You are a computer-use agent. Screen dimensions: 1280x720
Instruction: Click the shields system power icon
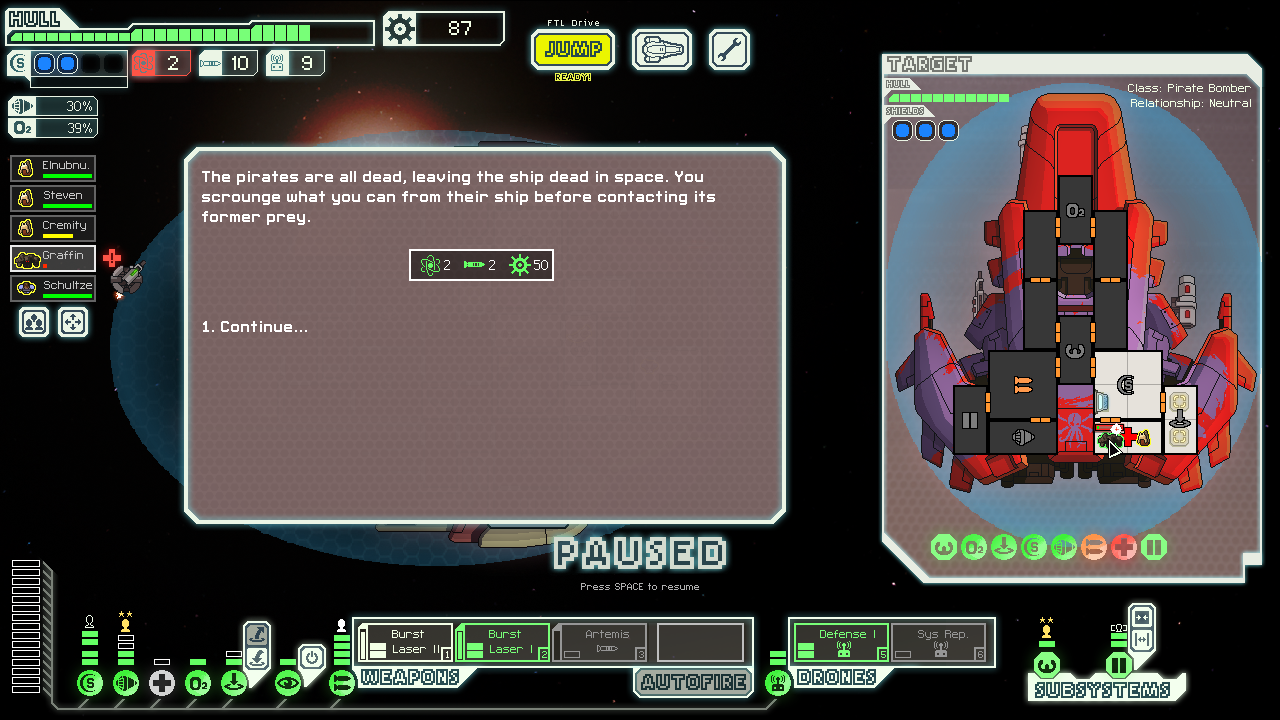(90, 683)
